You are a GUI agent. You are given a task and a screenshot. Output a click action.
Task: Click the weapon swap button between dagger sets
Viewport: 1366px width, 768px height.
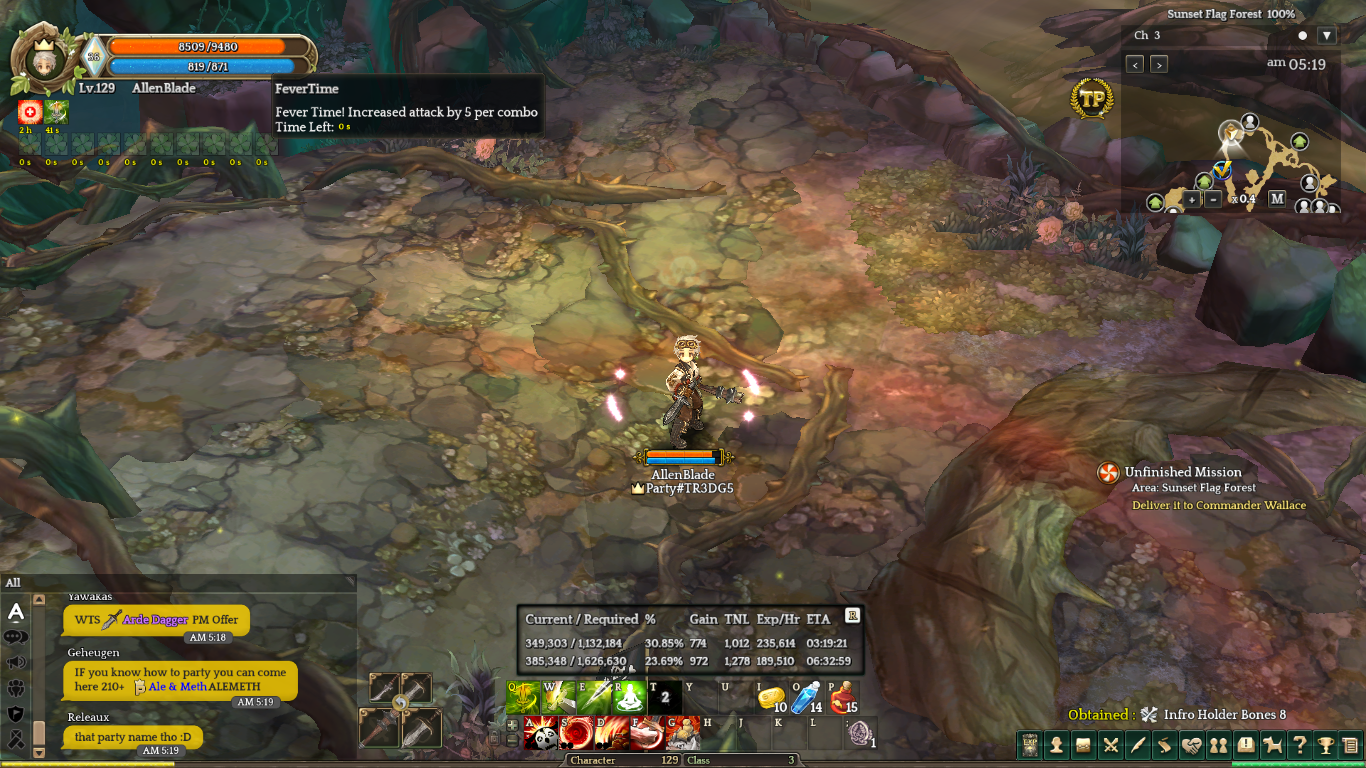pyautogui.click(x=400, y=703)
